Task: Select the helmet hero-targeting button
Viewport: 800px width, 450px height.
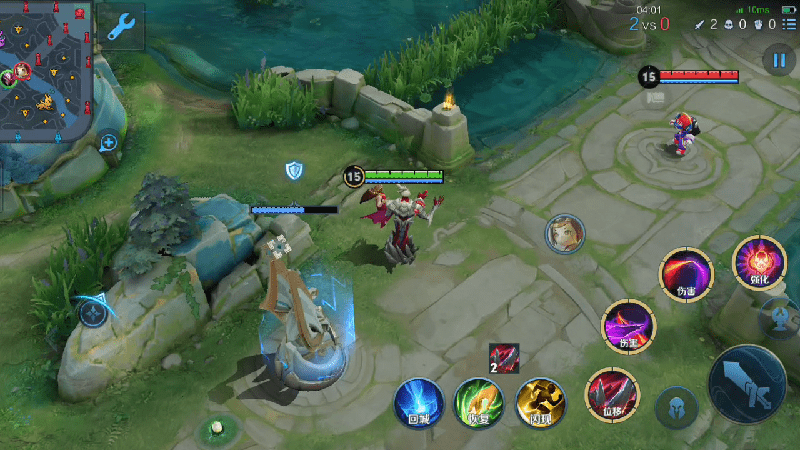Action: coord(677,408)
